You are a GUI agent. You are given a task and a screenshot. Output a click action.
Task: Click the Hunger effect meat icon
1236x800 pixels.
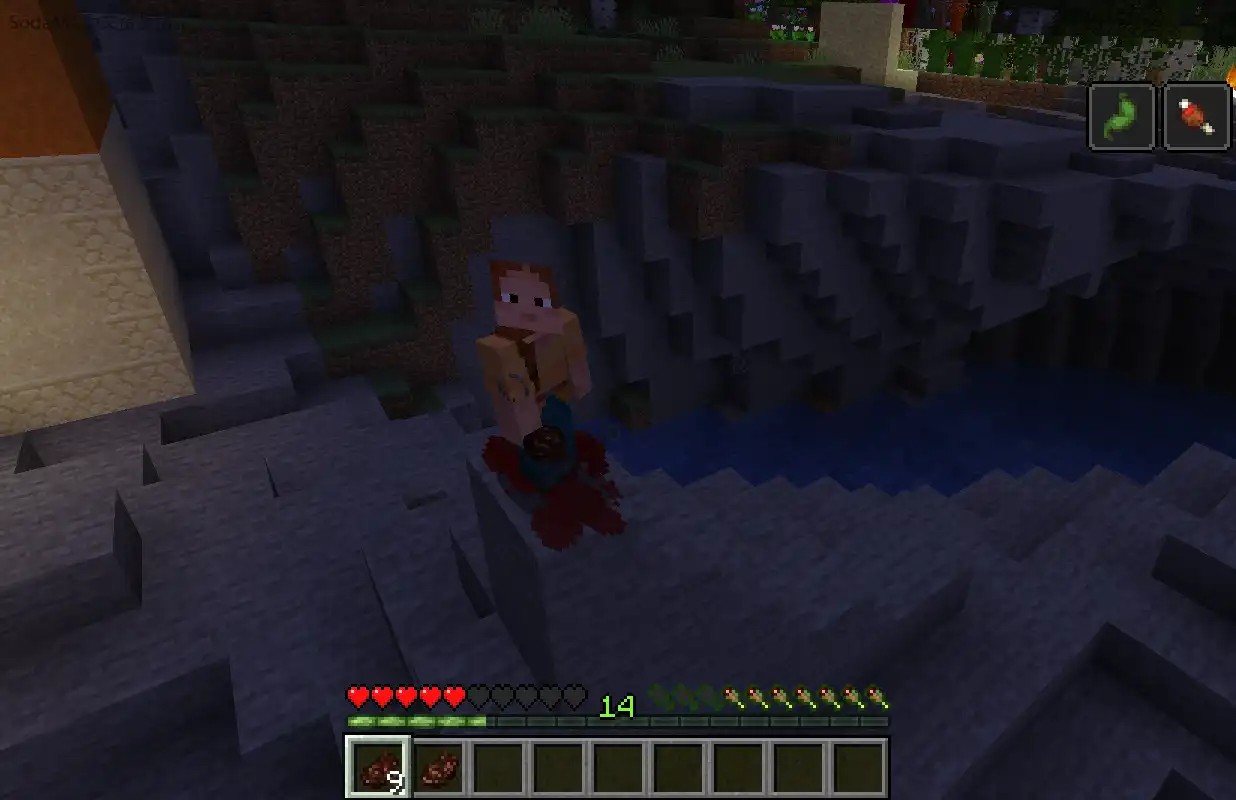(1196, 117)
